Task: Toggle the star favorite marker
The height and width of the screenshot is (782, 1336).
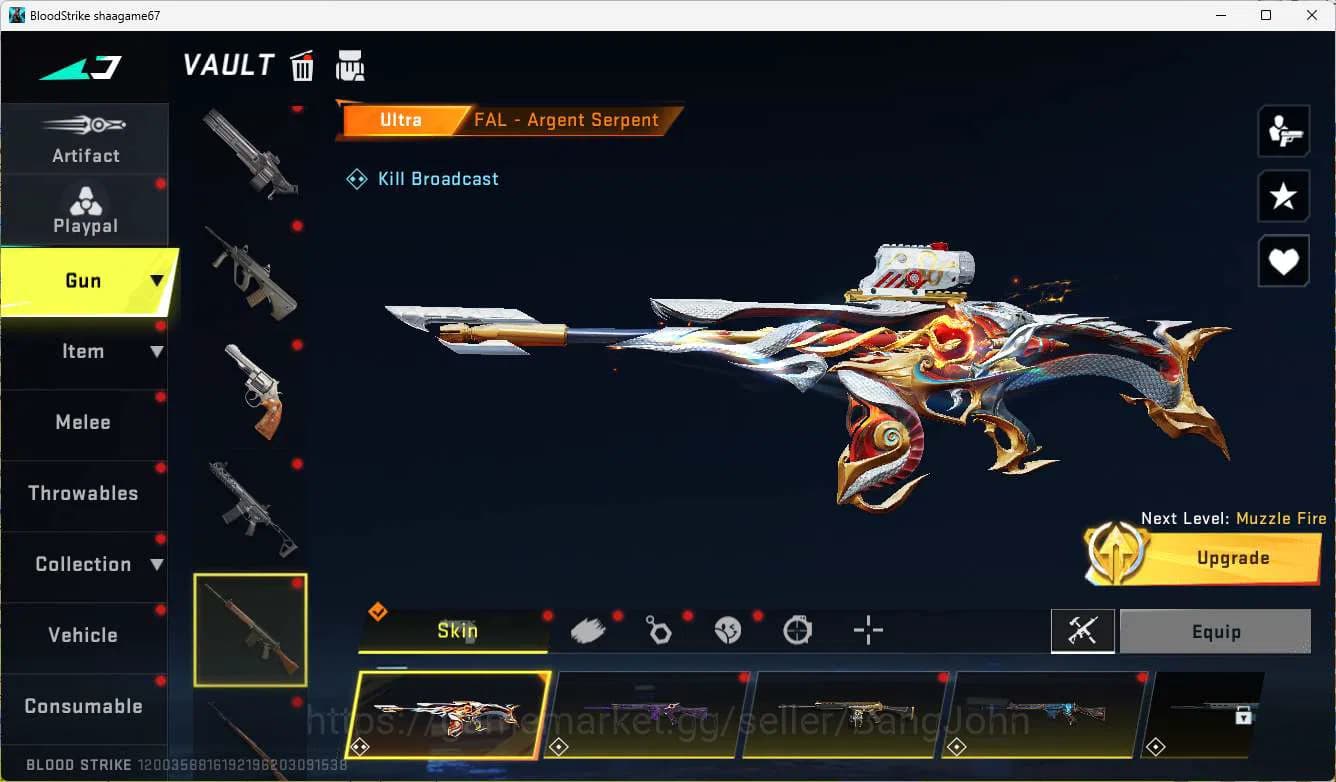Action: [x=1283, y=196]
